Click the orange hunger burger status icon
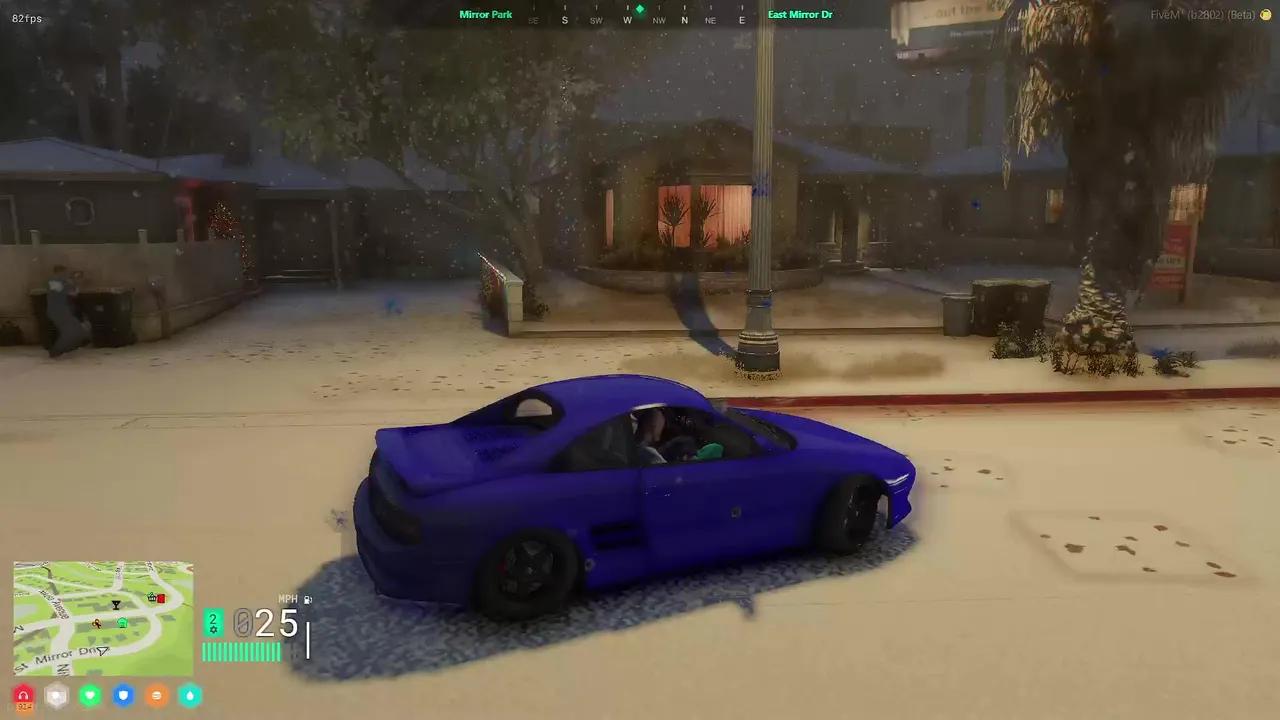Screen dimensions: 1280x720 (156, 695)
